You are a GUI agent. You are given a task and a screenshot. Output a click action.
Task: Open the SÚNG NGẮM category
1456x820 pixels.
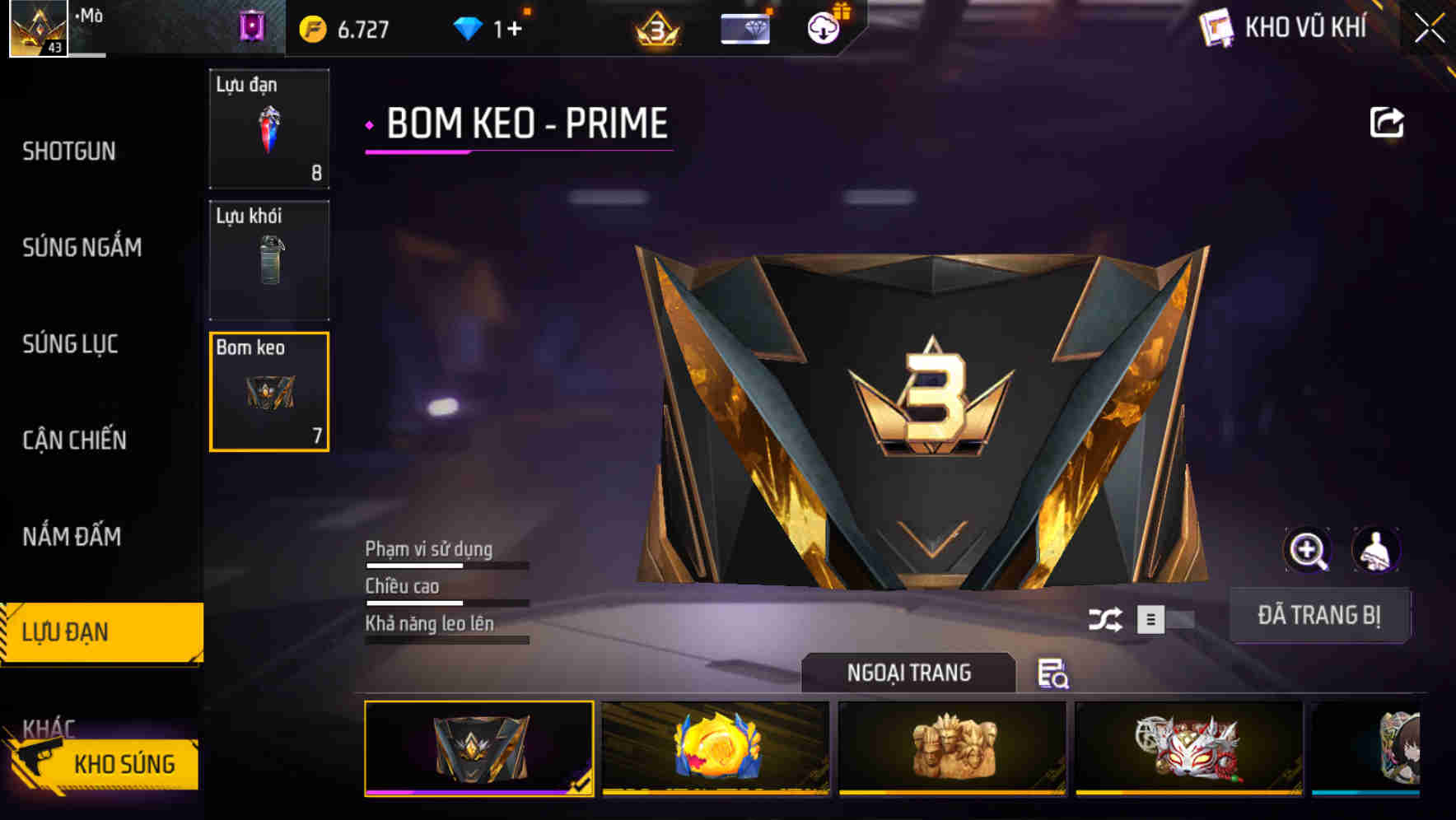tap(82, 248)
